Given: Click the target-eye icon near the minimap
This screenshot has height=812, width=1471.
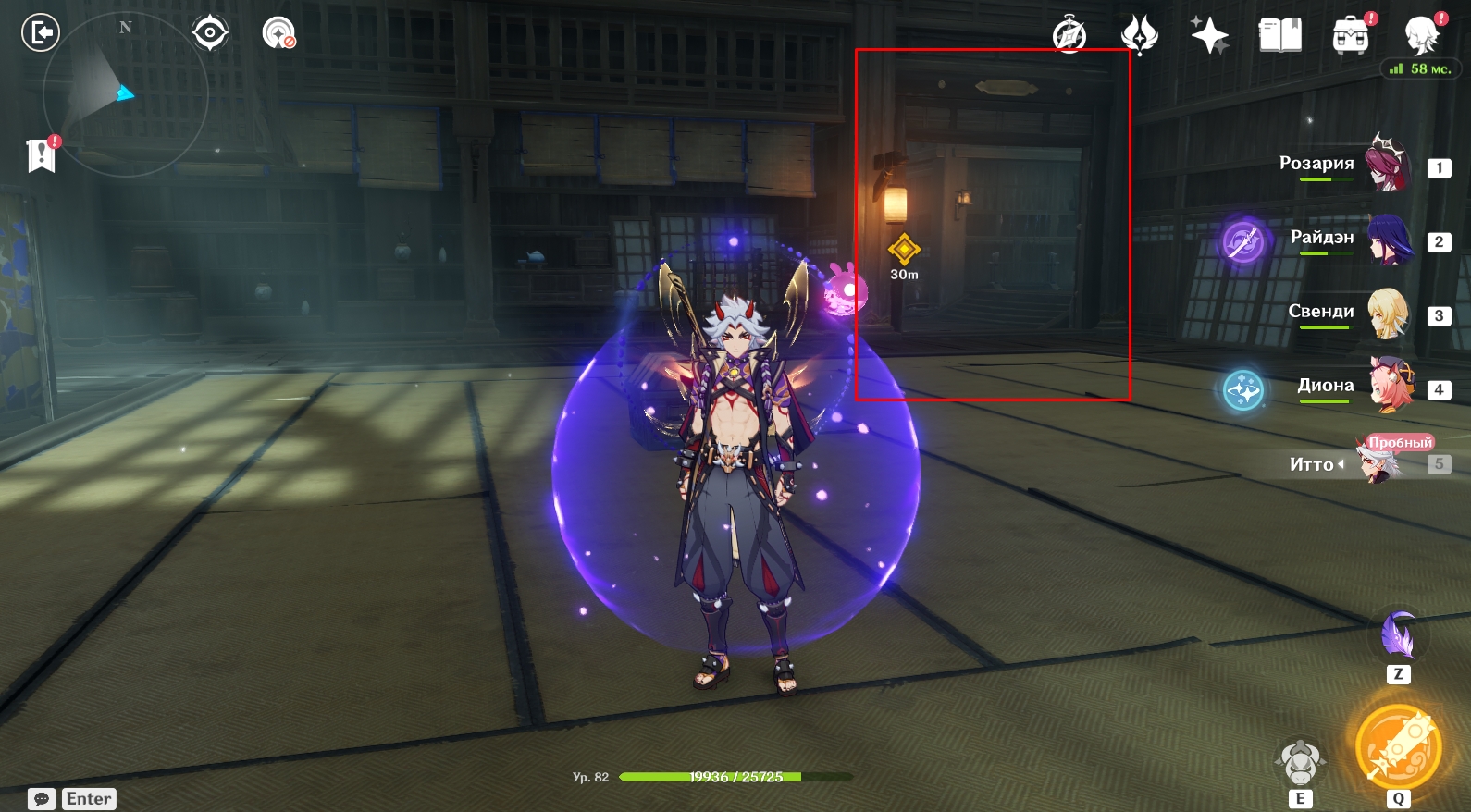Looking at the screenshot, I should [210, 33].
